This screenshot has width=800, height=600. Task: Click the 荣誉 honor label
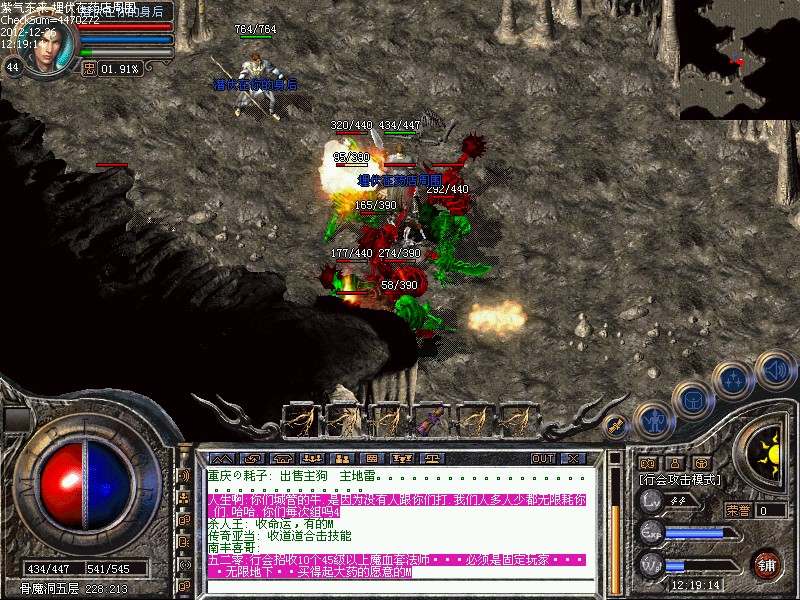tap(738, 510)
